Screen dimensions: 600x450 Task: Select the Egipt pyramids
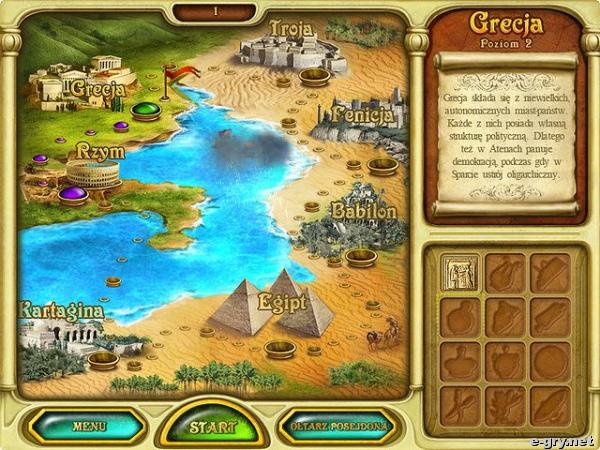(x=270, y=303)
